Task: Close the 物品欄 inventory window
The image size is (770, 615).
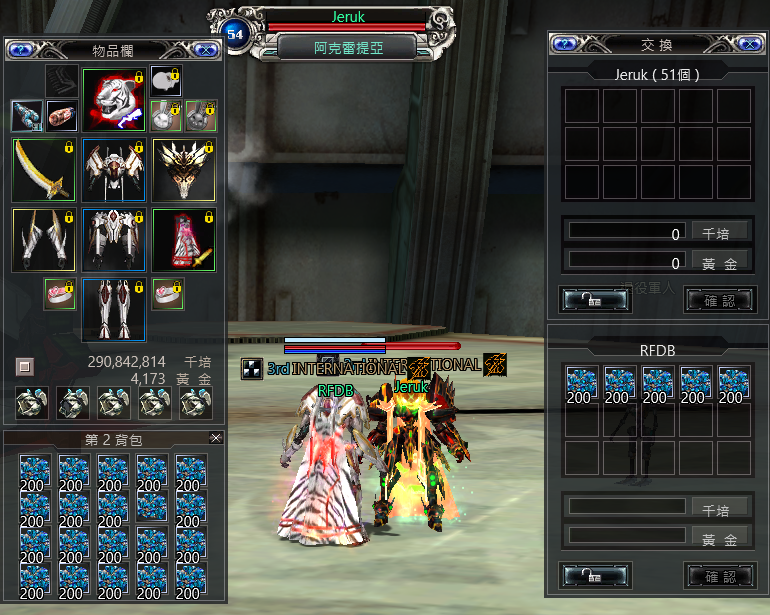Action: (x=207, y=49)
